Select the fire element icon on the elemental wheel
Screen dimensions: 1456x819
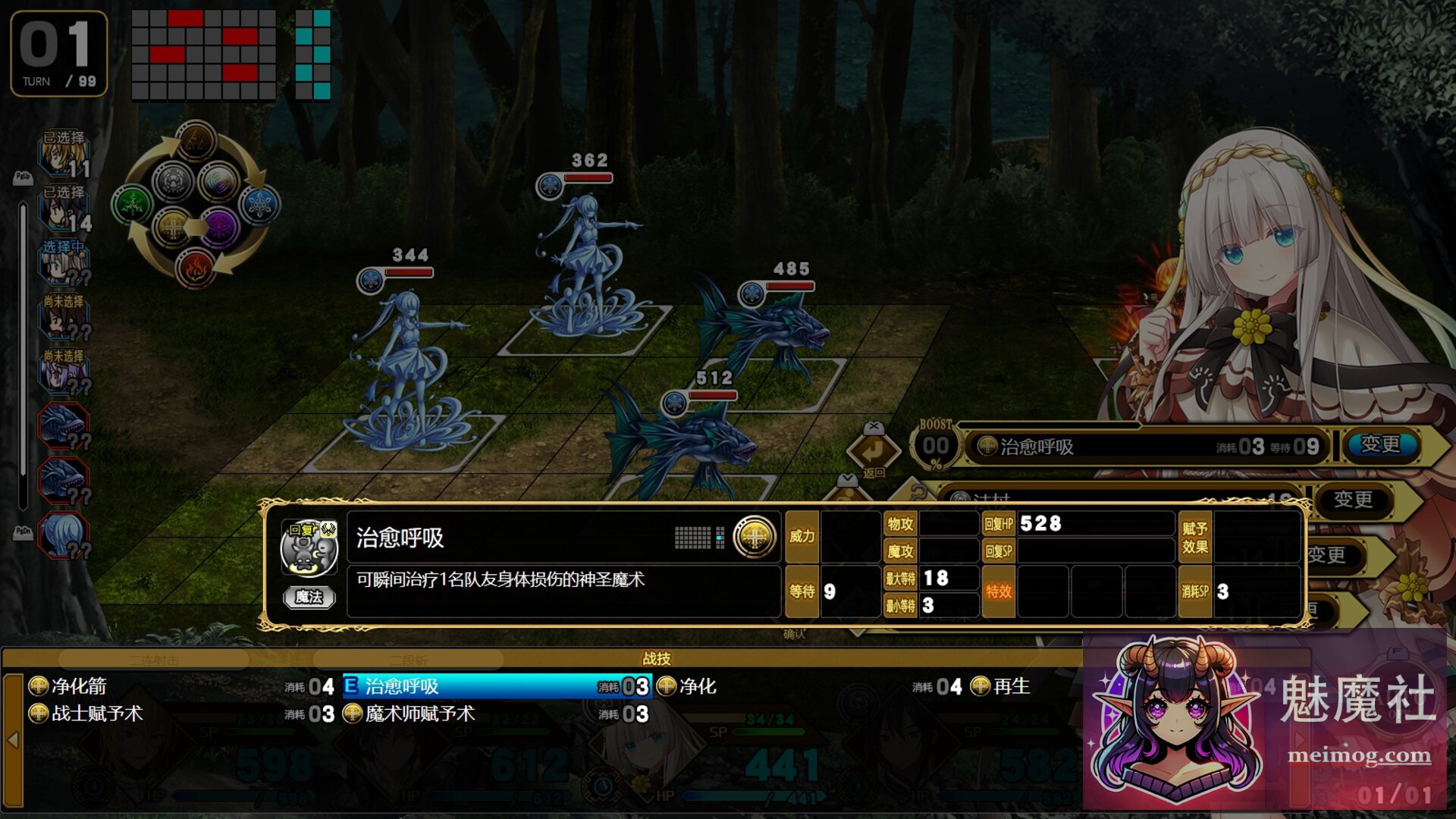coord(194,268)
